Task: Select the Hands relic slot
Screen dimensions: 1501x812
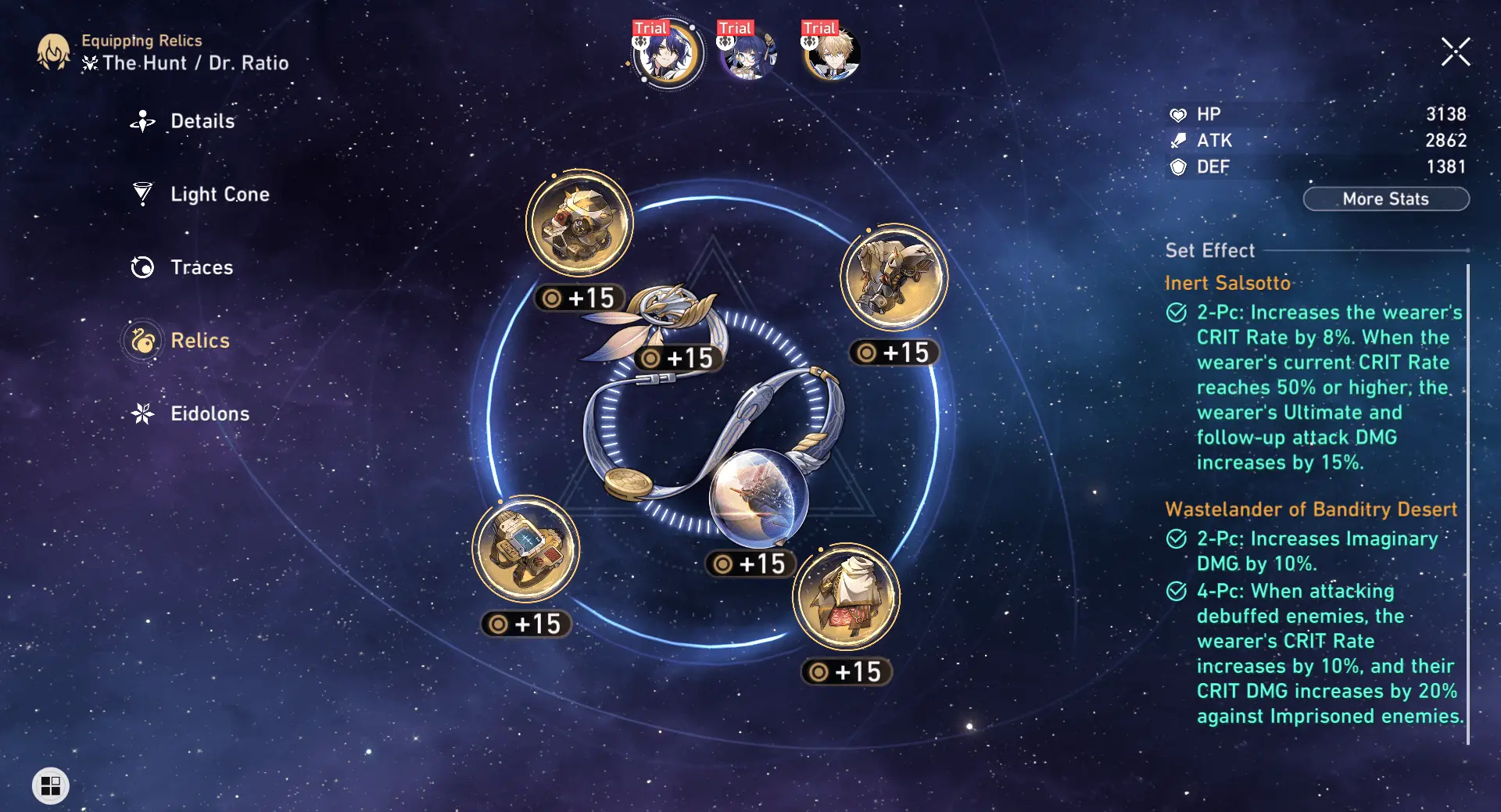Action: (891, 277)
